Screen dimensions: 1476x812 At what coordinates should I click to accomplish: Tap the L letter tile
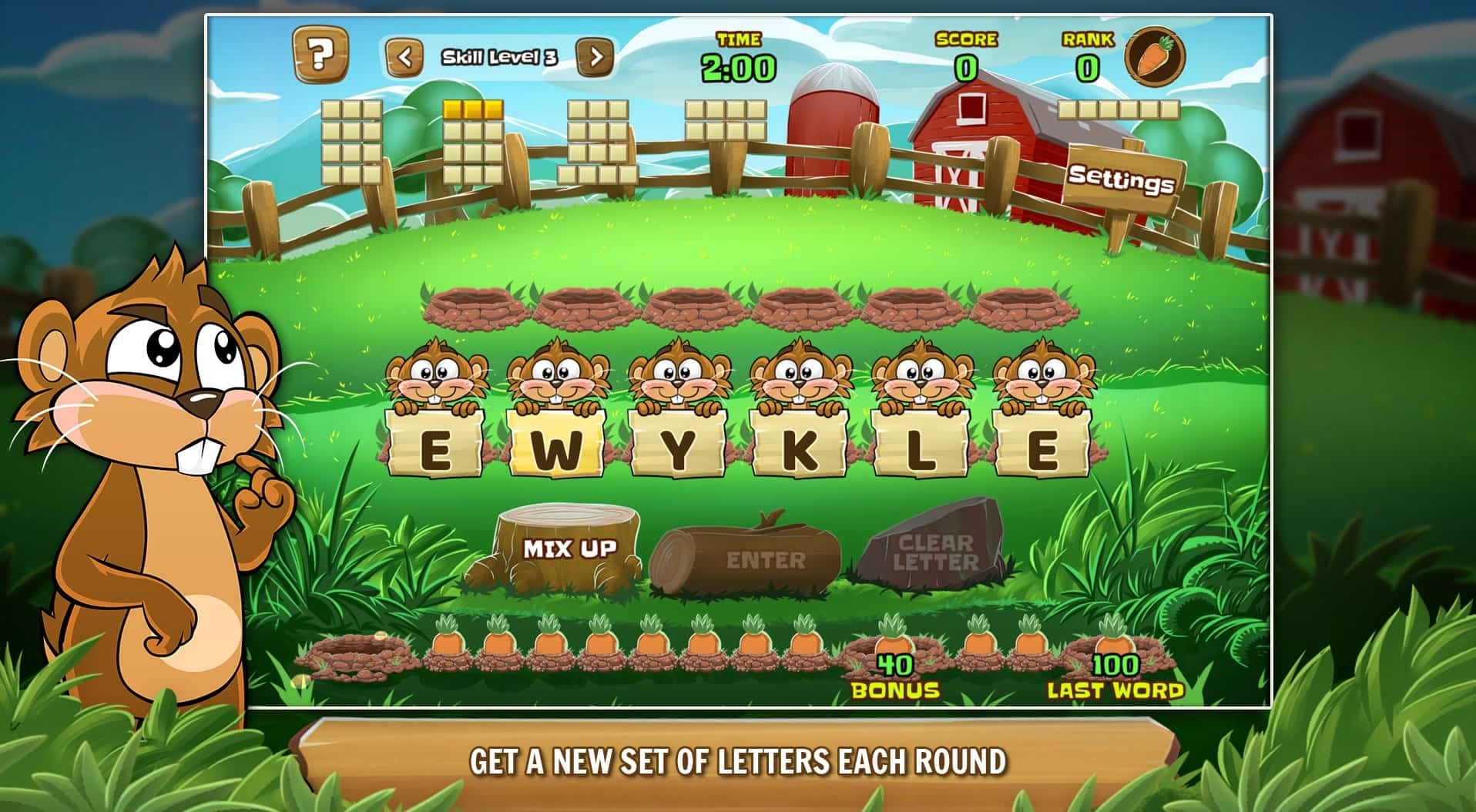[921, 450]
